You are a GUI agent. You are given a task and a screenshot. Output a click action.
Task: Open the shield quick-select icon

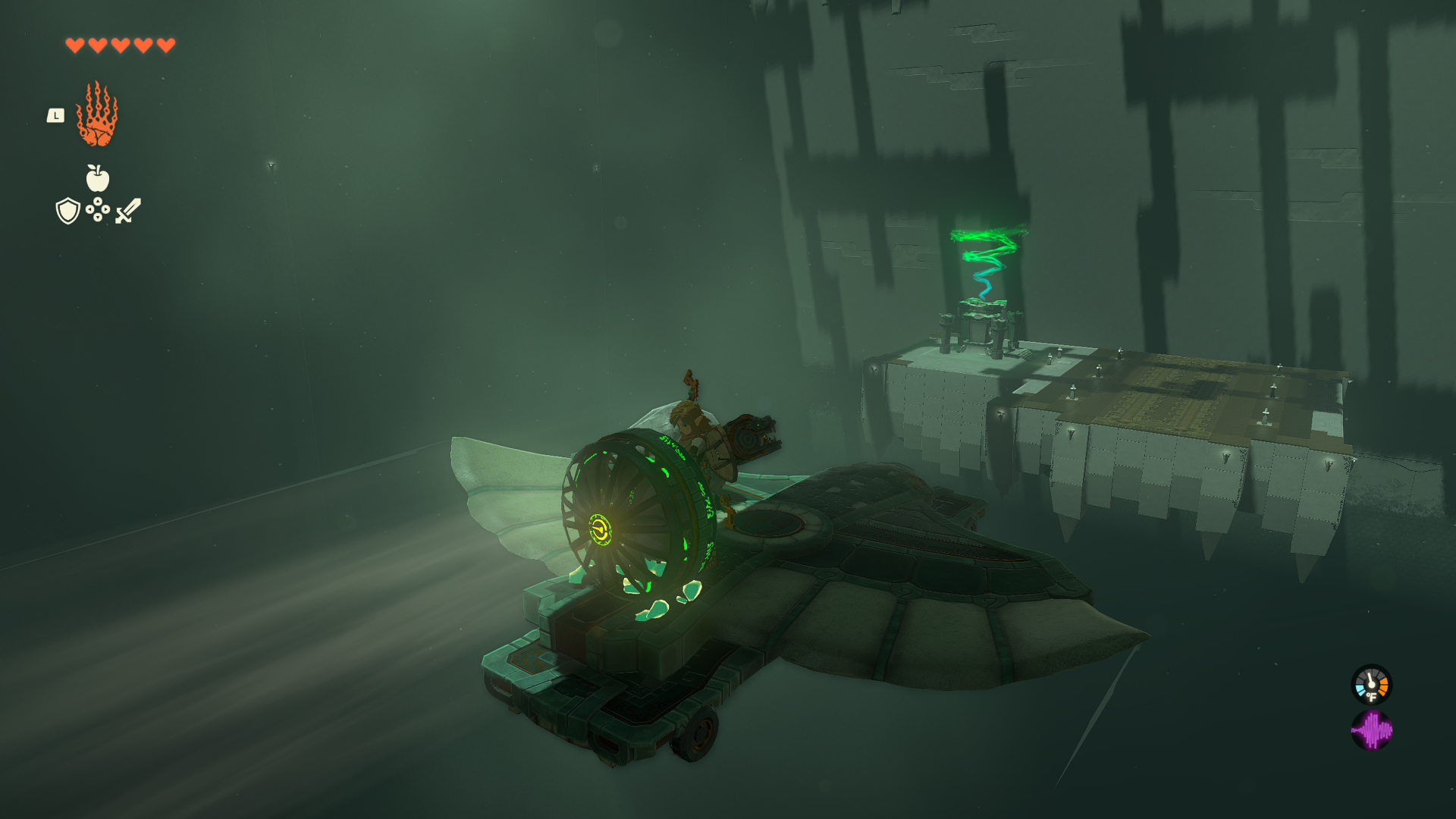click(x=68, y=211)
